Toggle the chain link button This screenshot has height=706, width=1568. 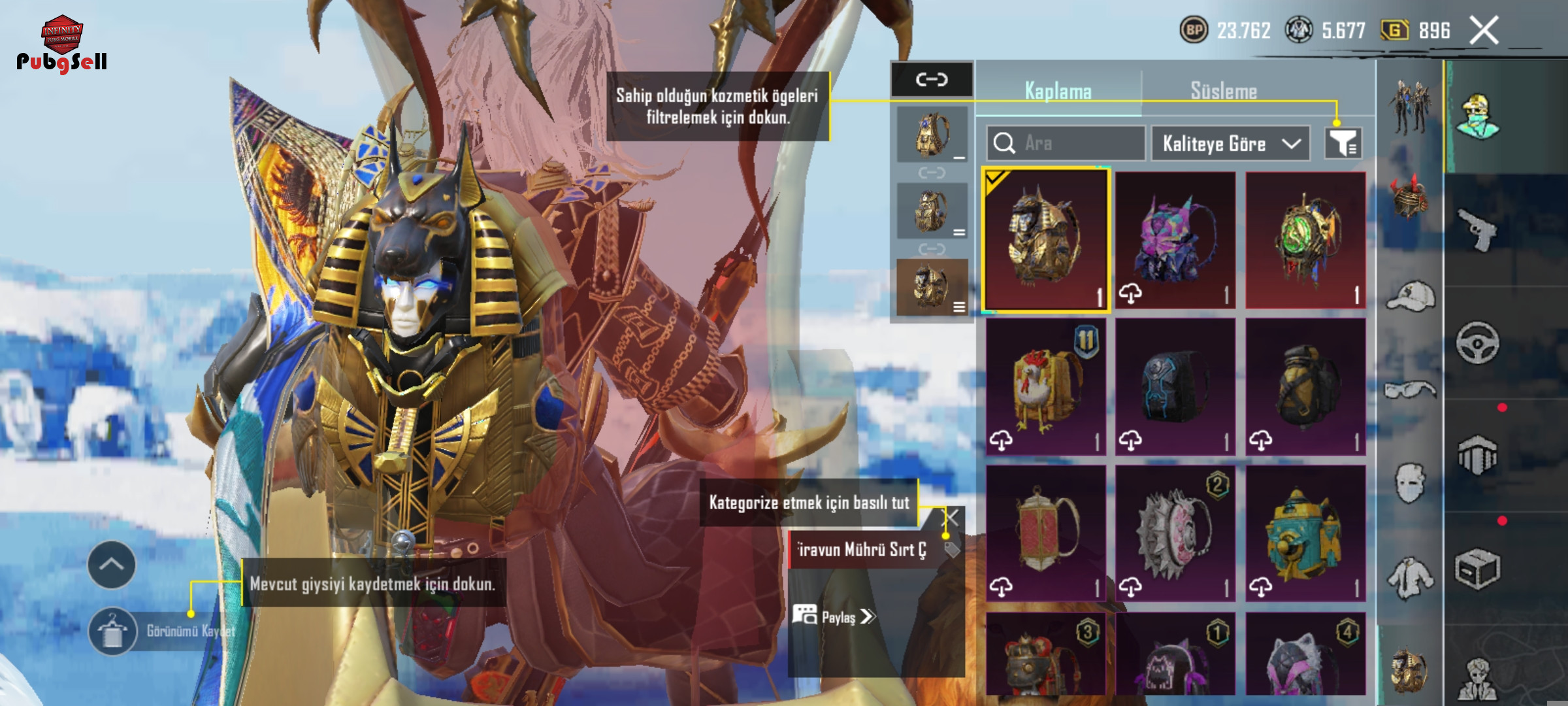tap(932, 80)
